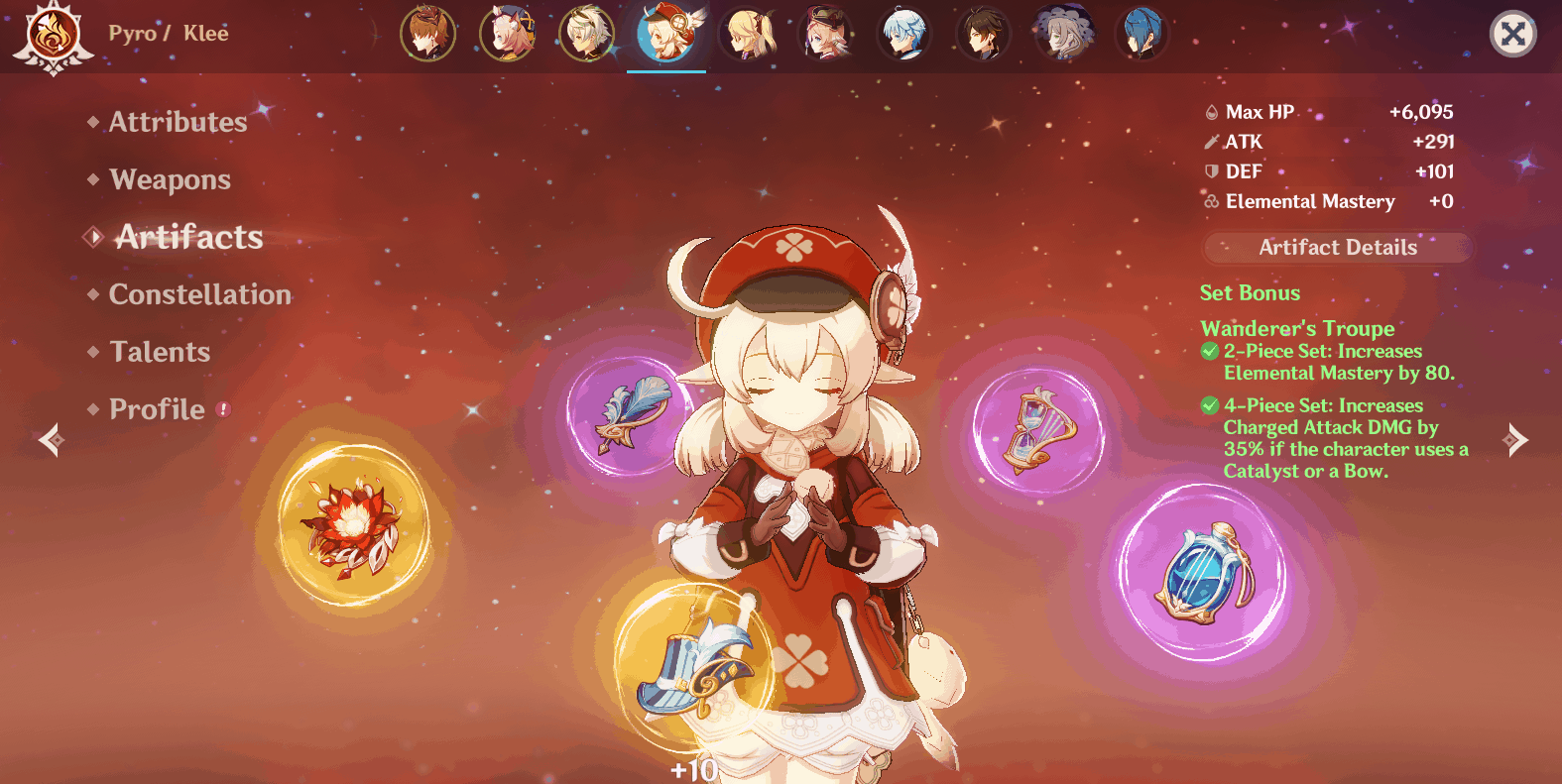Select the dark-haired Zhongli portrait

983,33
